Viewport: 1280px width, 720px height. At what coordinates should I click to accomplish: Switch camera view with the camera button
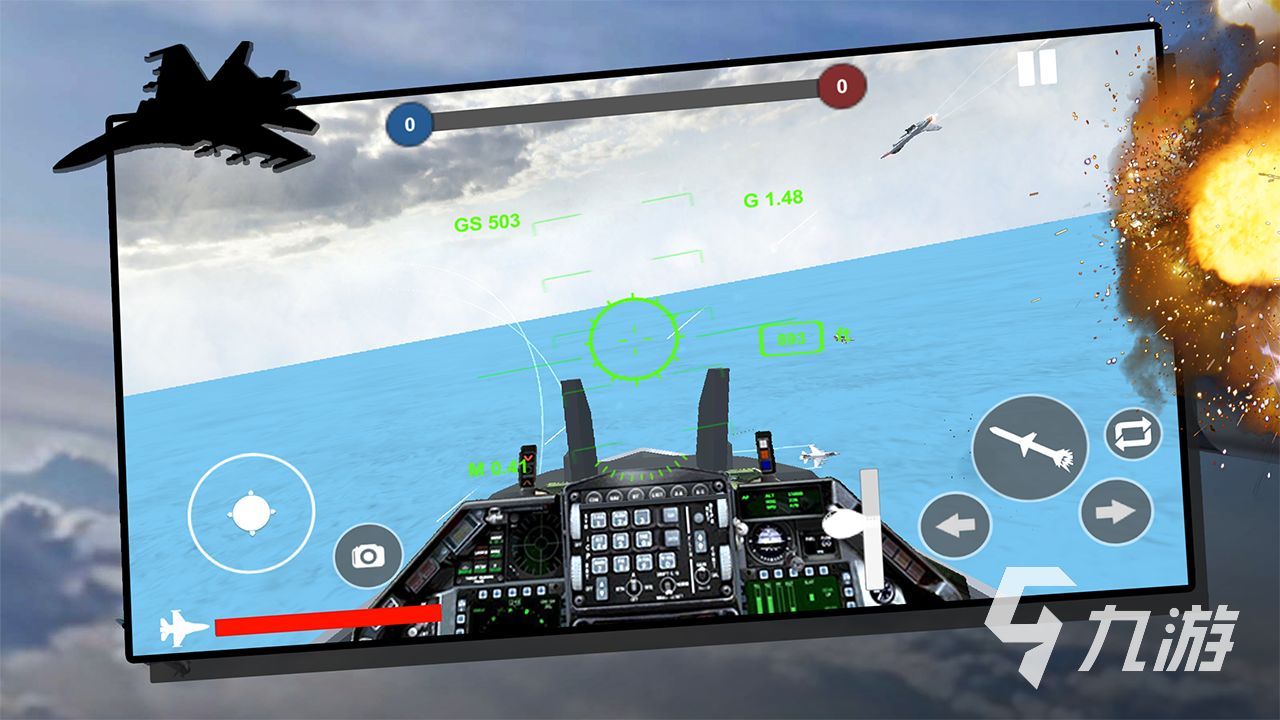pyautogui.click(x=368, y=556)
